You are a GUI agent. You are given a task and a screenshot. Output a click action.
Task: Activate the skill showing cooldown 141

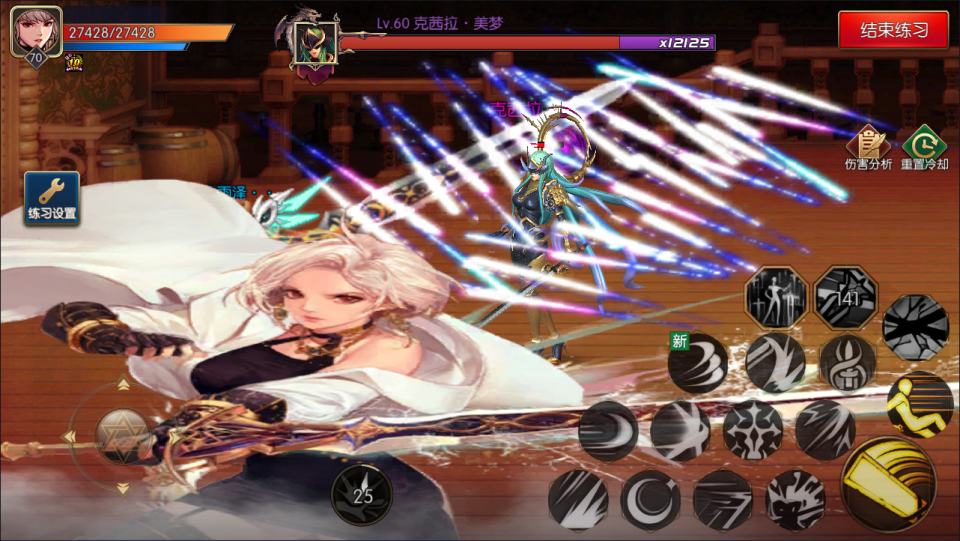pos(846,297)
